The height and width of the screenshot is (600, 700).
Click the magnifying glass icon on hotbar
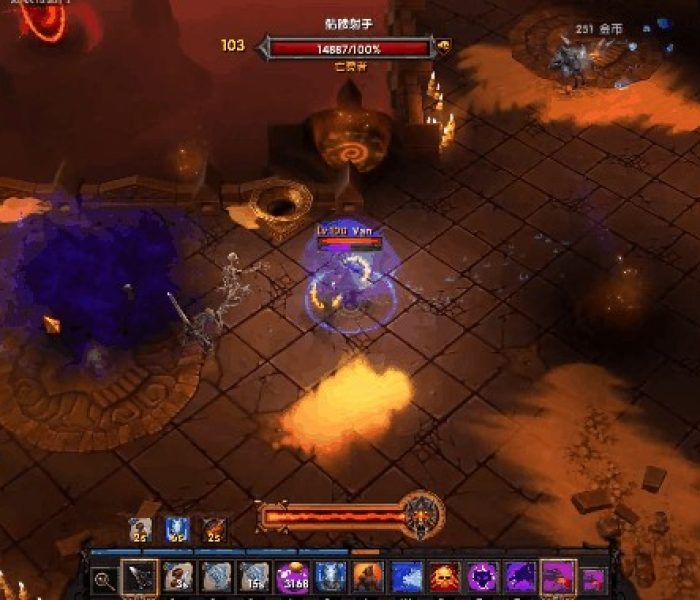103,578
